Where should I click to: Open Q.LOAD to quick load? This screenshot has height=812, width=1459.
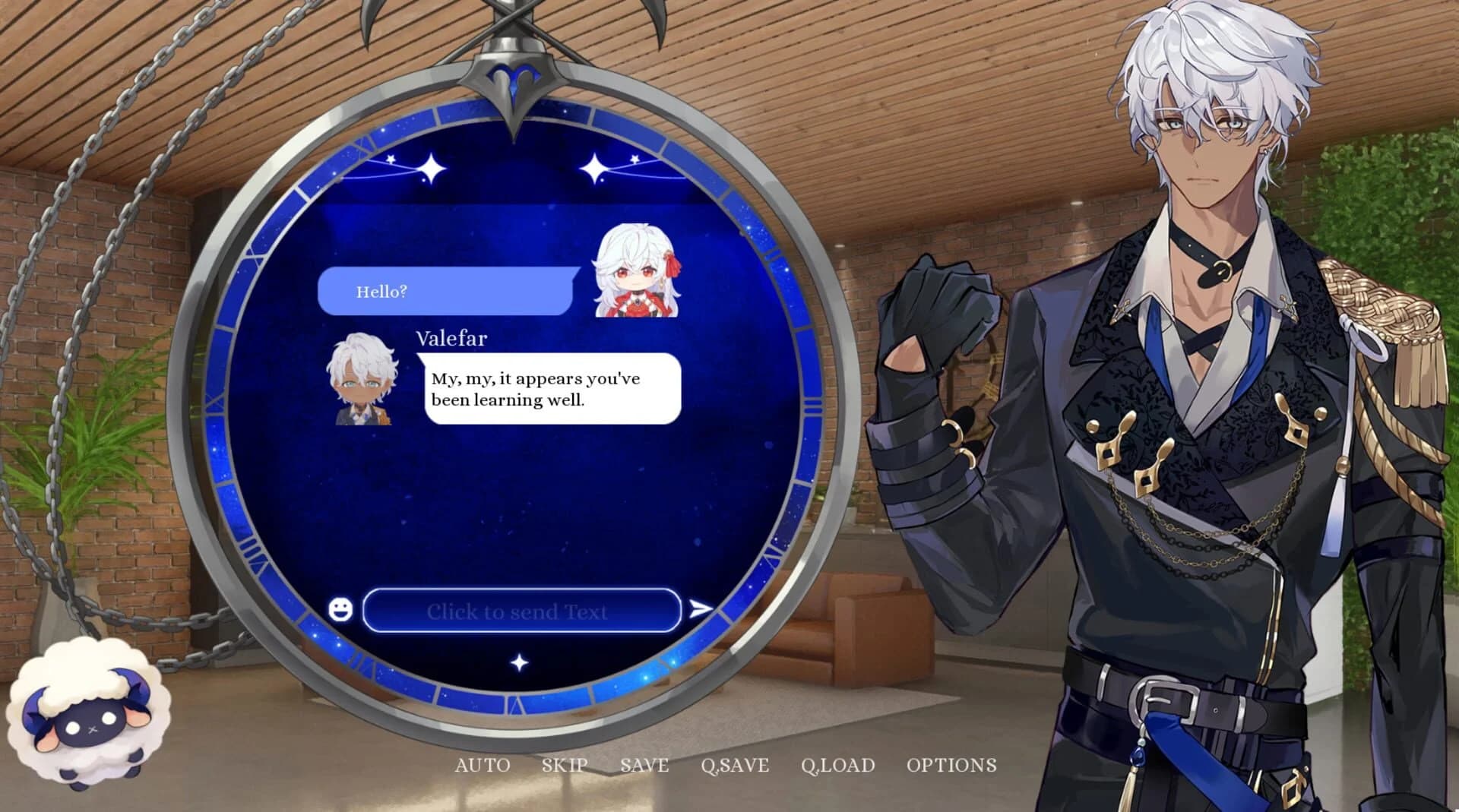point(839,765)
